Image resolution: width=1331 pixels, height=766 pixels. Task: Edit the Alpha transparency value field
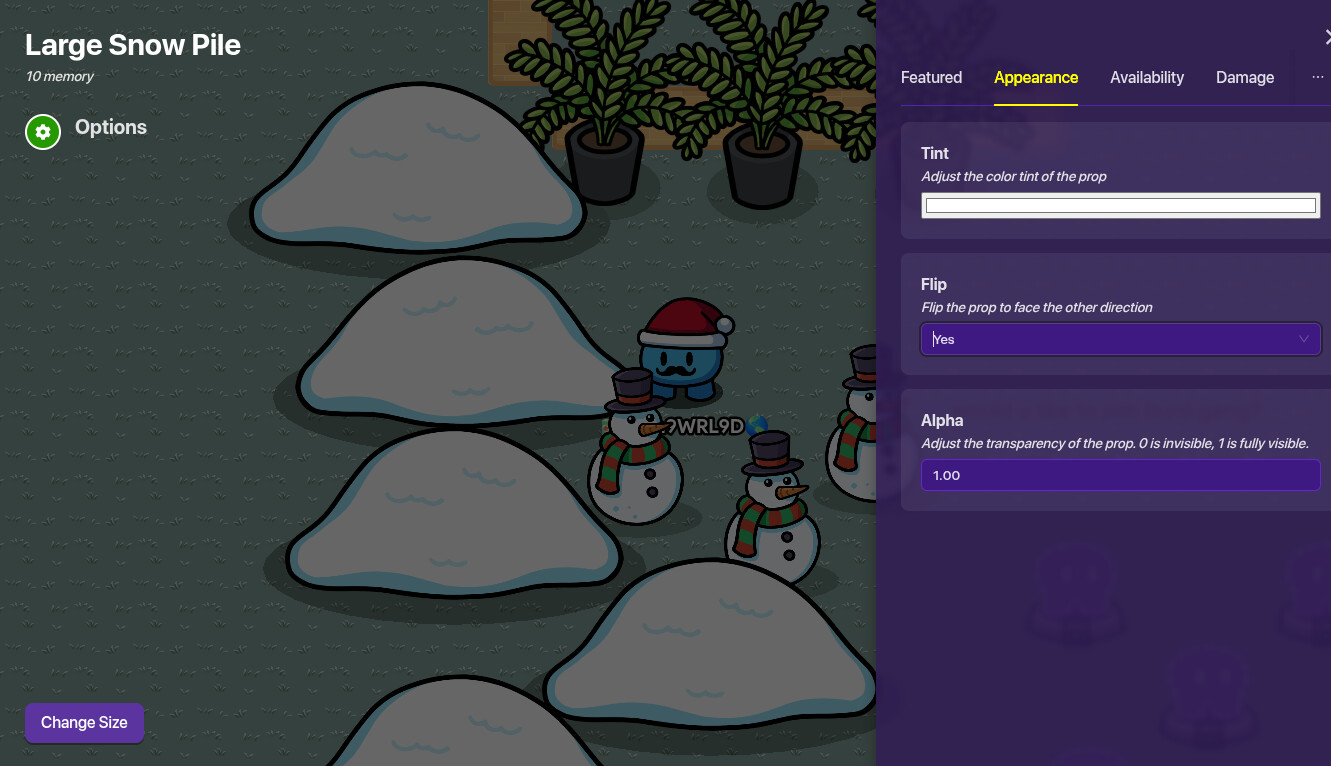(1120, 475)
